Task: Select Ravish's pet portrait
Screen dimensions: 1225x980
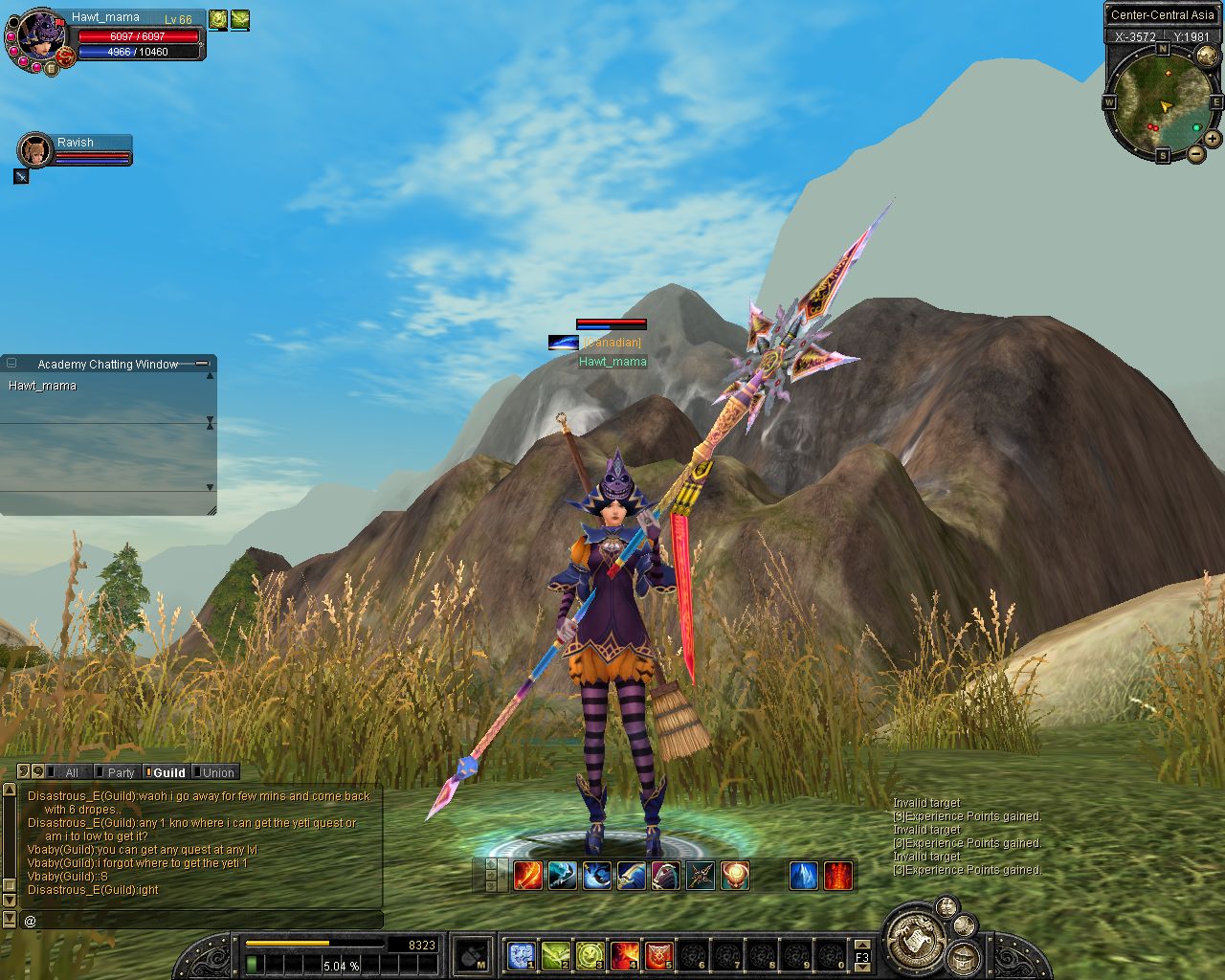Action: (35, 150)
